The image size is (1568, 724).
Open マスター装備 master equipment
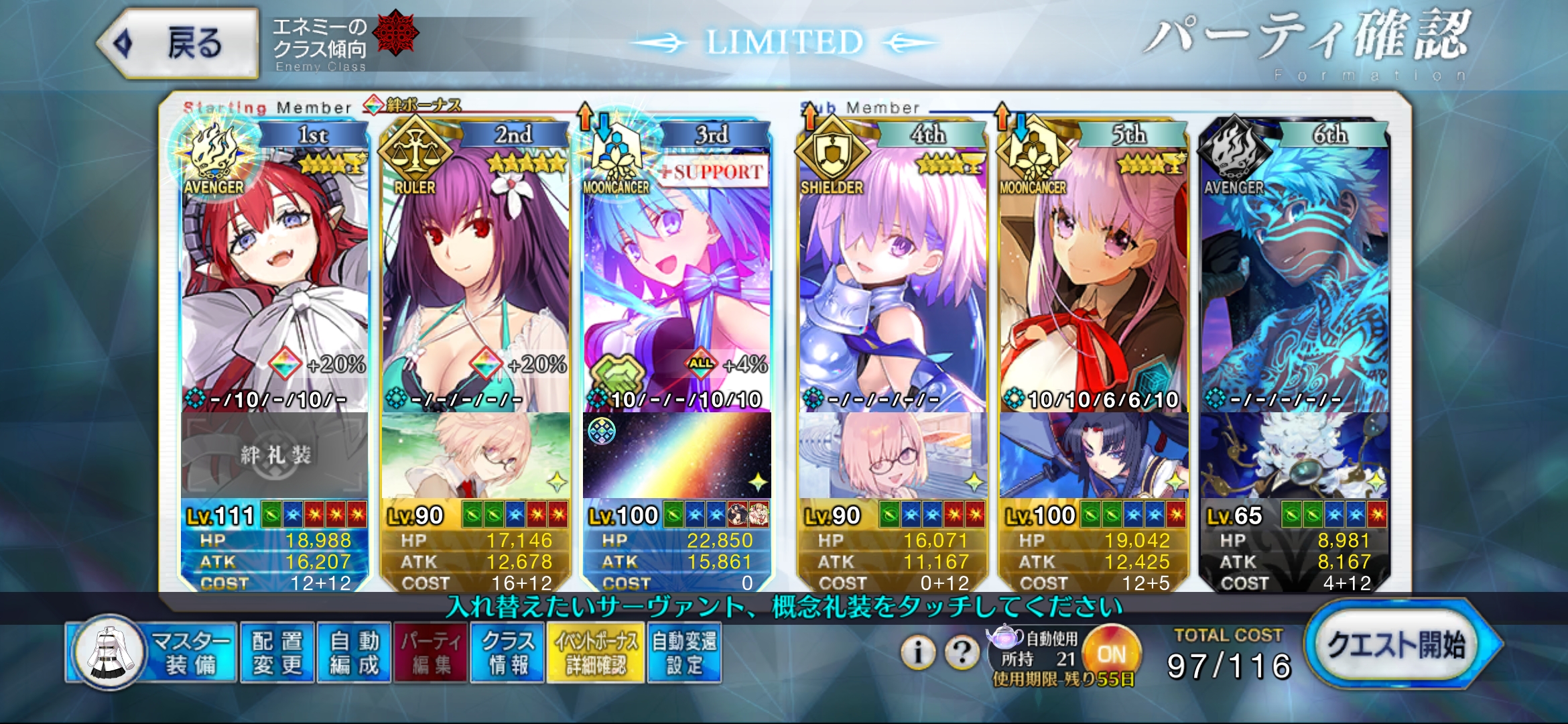154,653
